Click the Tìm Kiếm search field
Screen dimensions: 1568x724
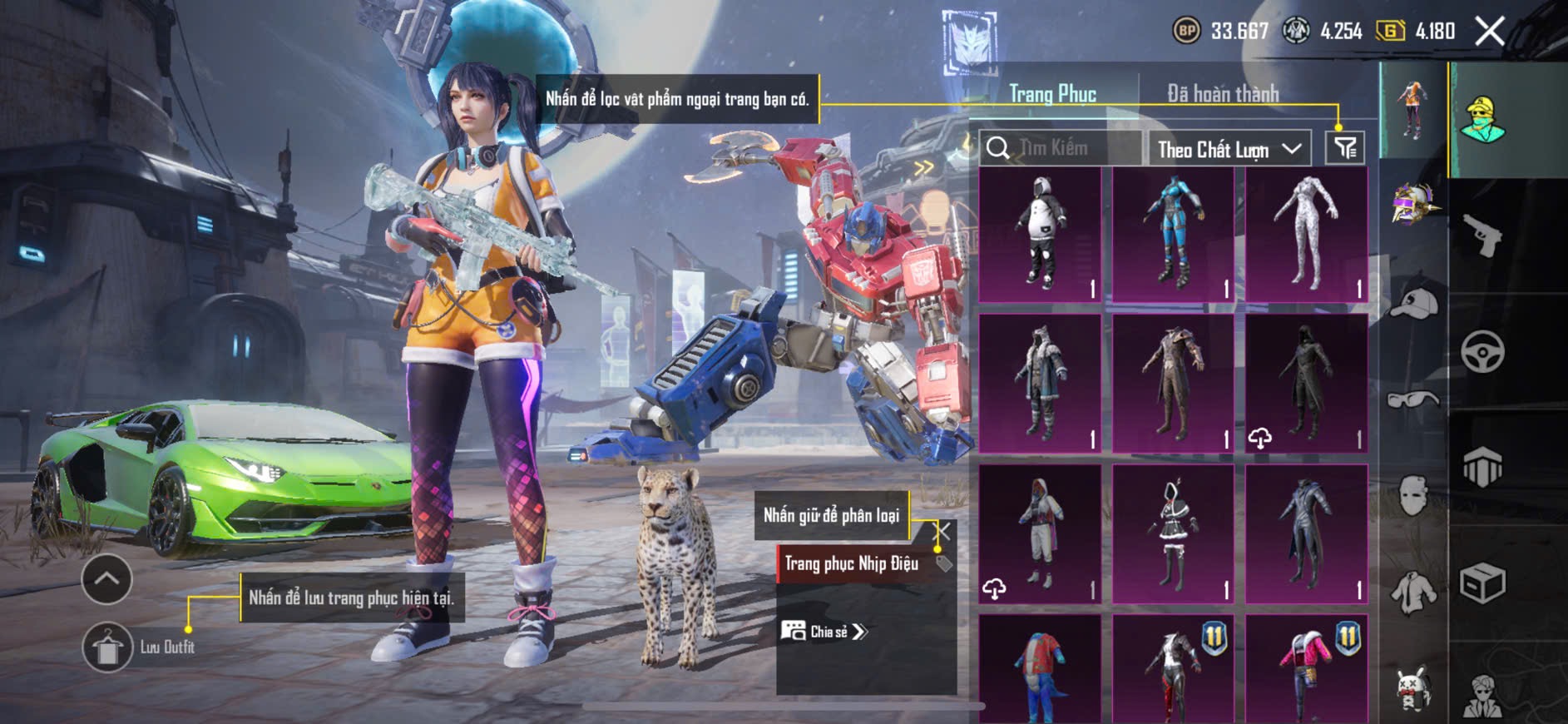pyautogui.click(x=1061, y=148)
